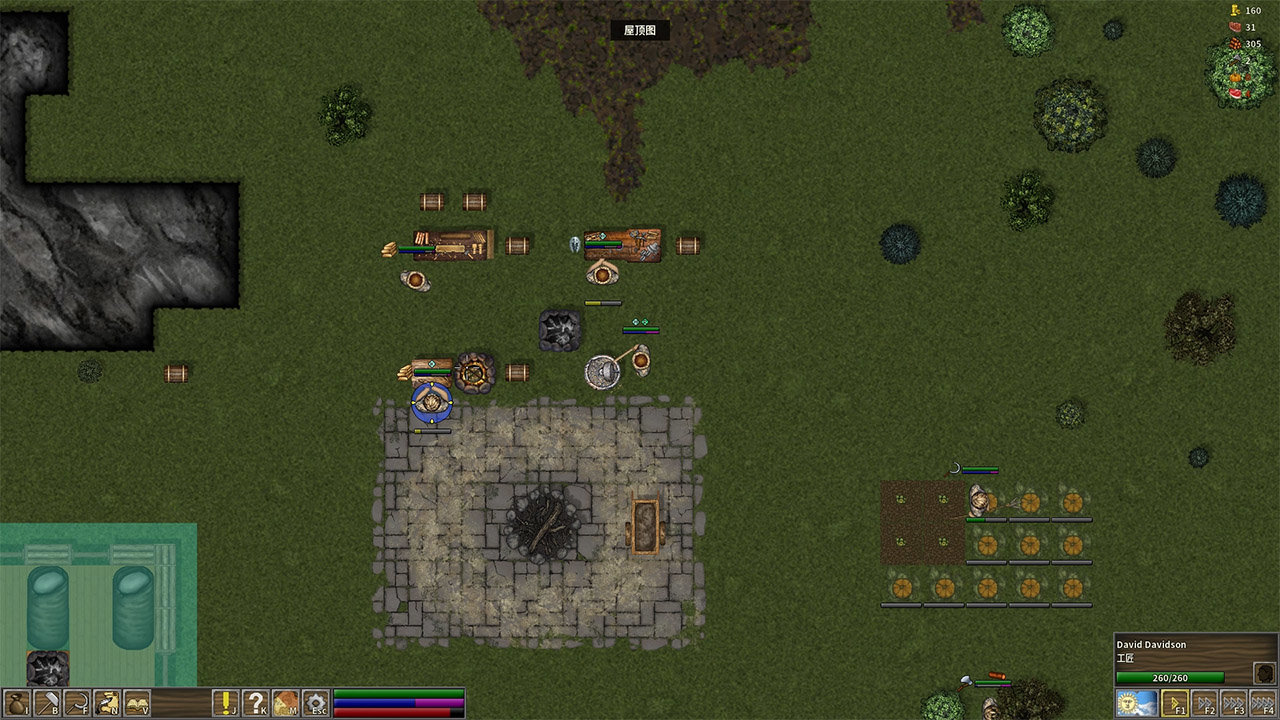Screen dimensions: 1280x720
Task: Switch to double speed F2
Action: pos(1205,703)
